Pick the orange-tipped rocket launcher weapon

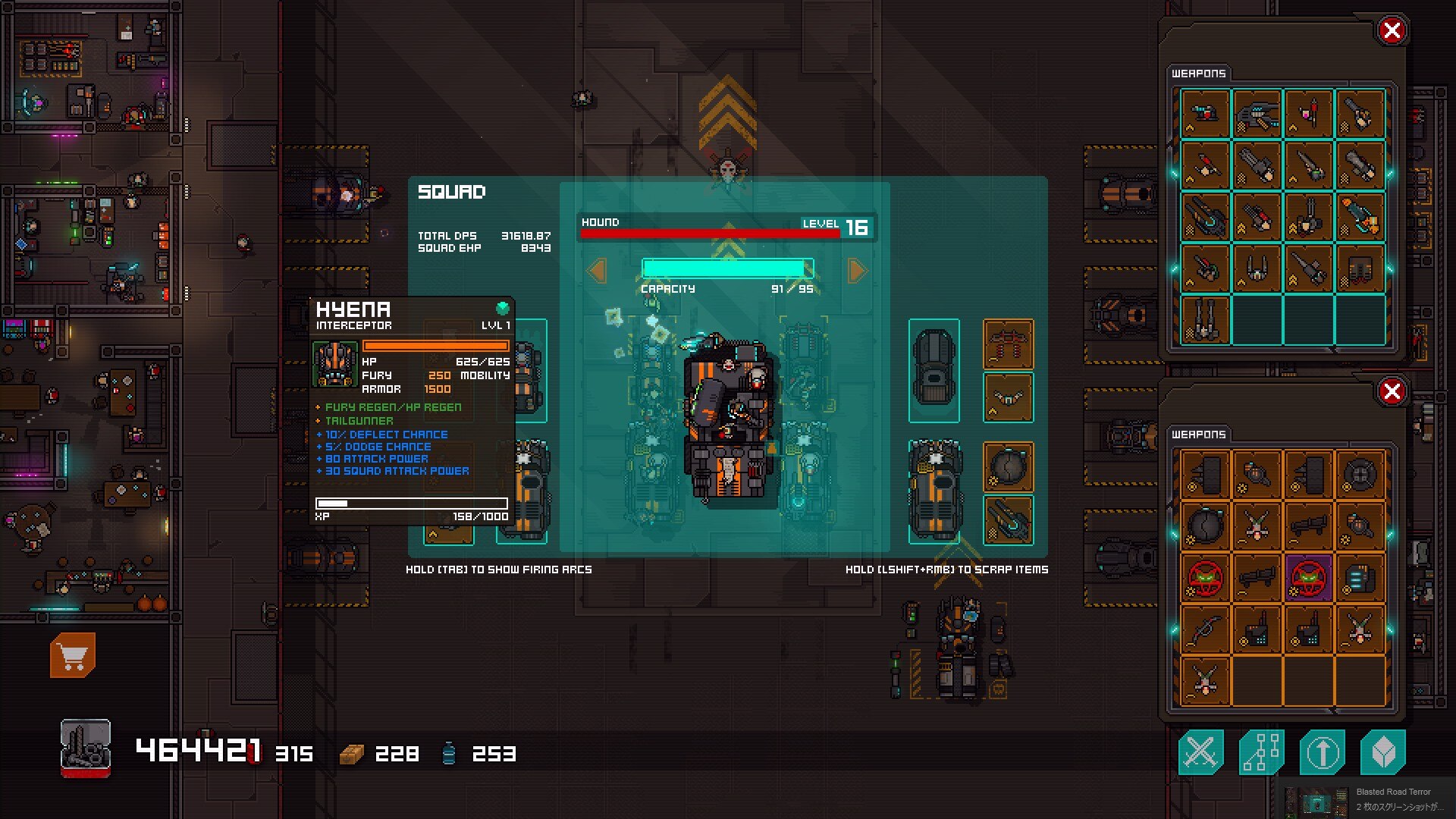(x=1360, y=216)
